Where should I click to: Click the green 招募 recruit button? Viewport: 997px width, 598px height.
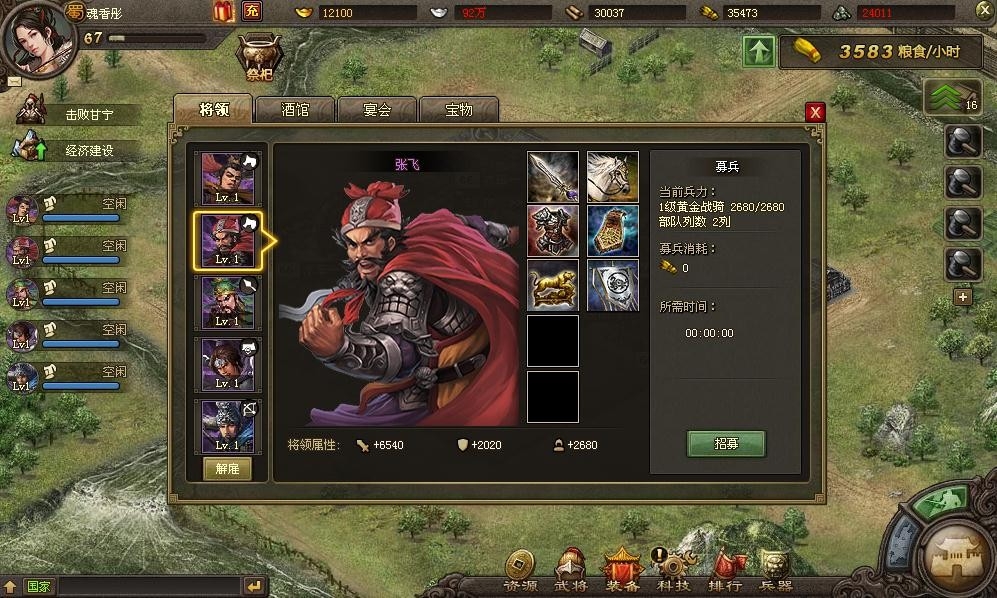726,443
